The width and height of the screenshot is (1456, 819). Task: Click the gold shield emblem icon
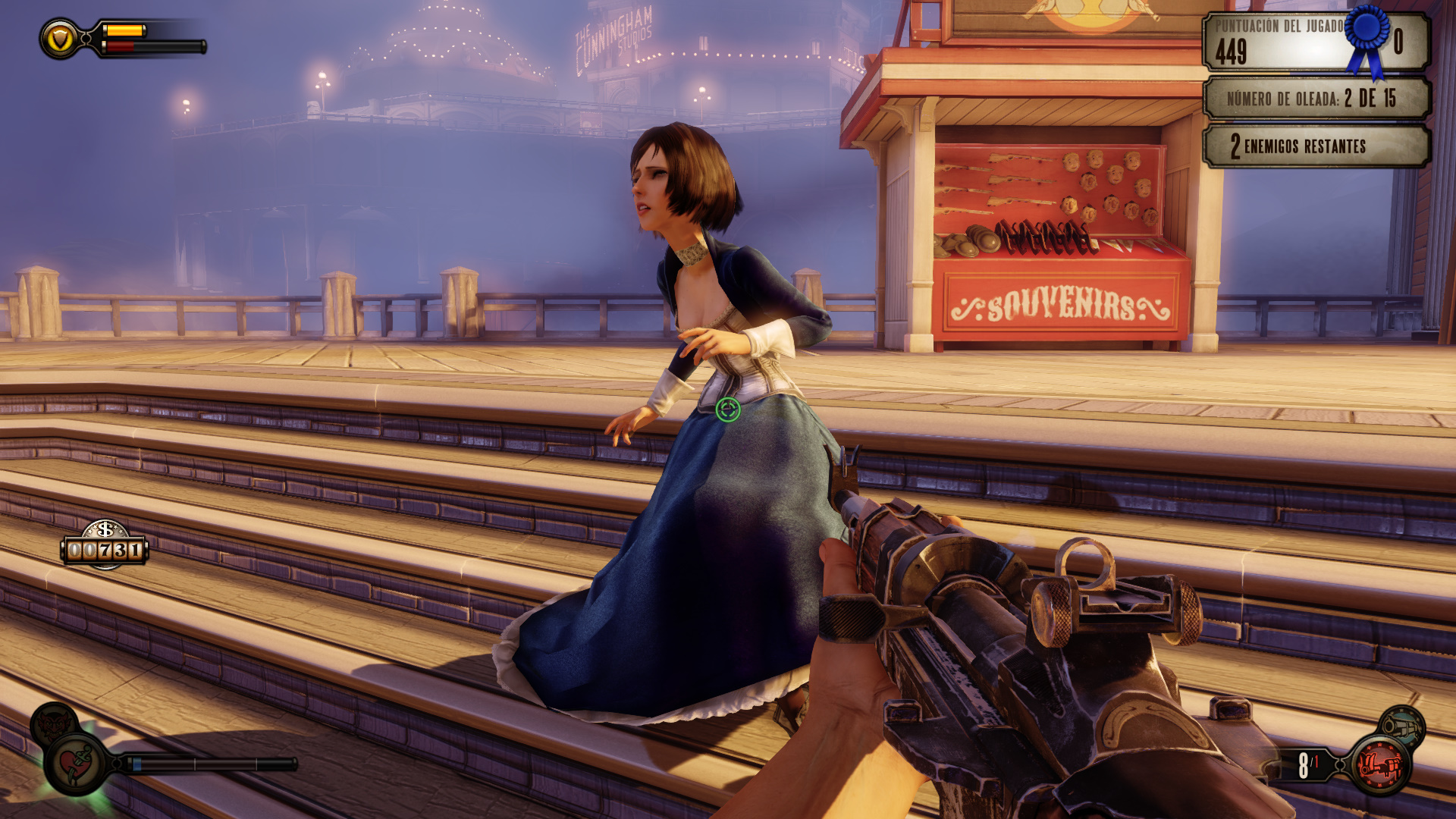(60, 39)
